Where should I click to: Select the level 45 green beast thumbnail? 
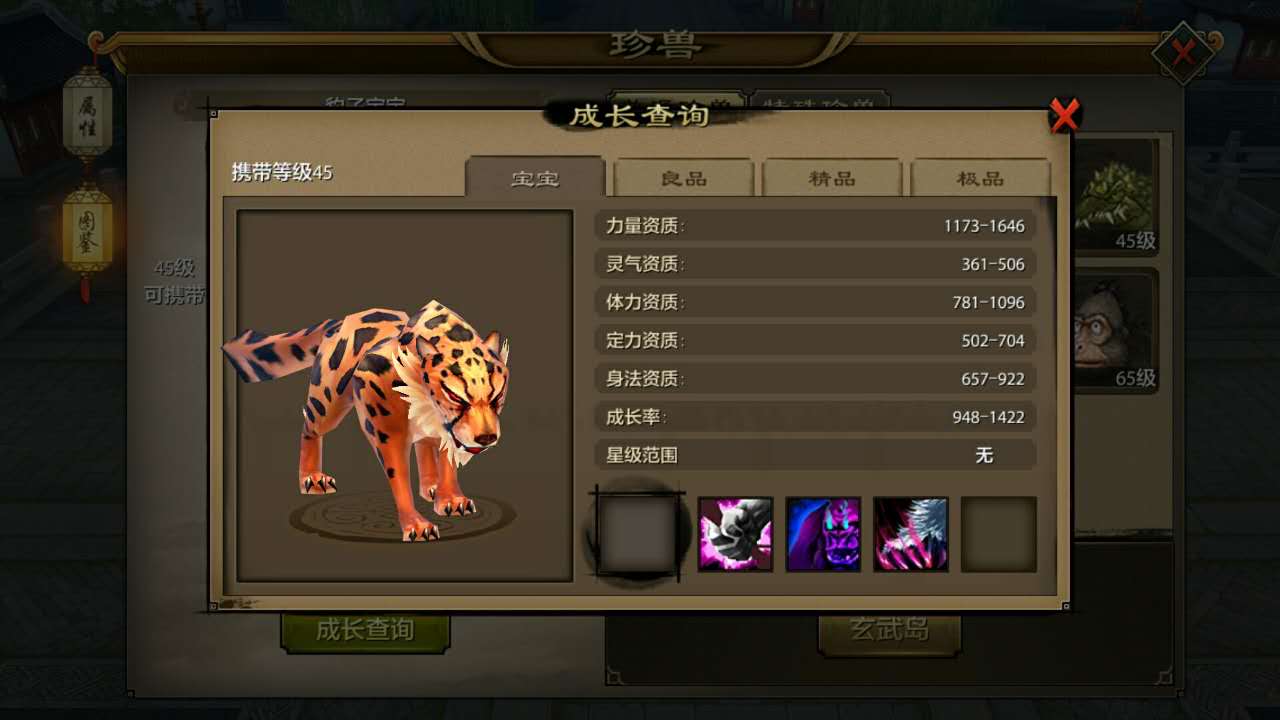pos(1115,195)
